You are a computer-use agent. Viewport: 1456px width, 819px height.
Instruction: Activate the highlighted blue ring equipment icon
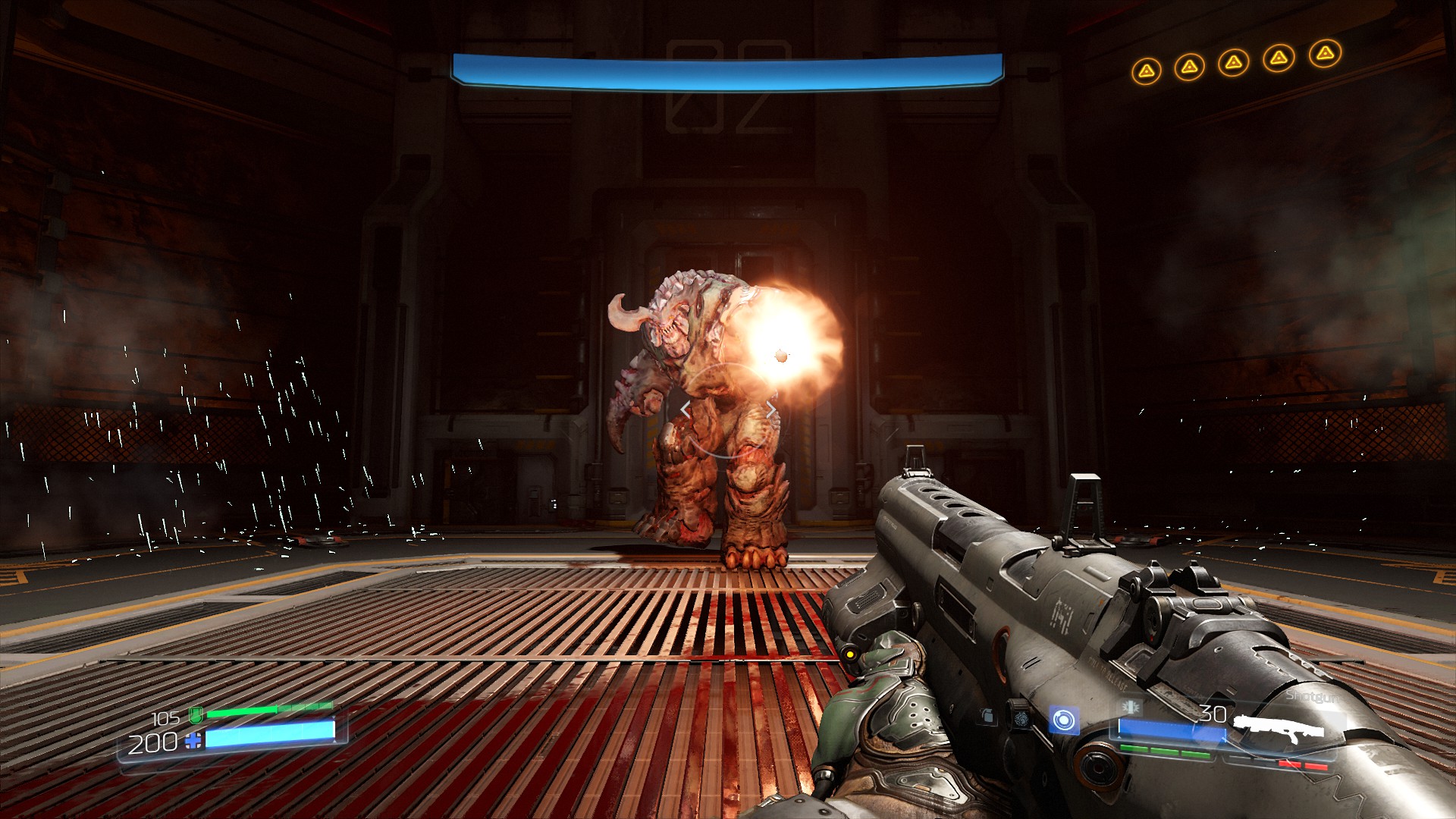point(1063,720)
